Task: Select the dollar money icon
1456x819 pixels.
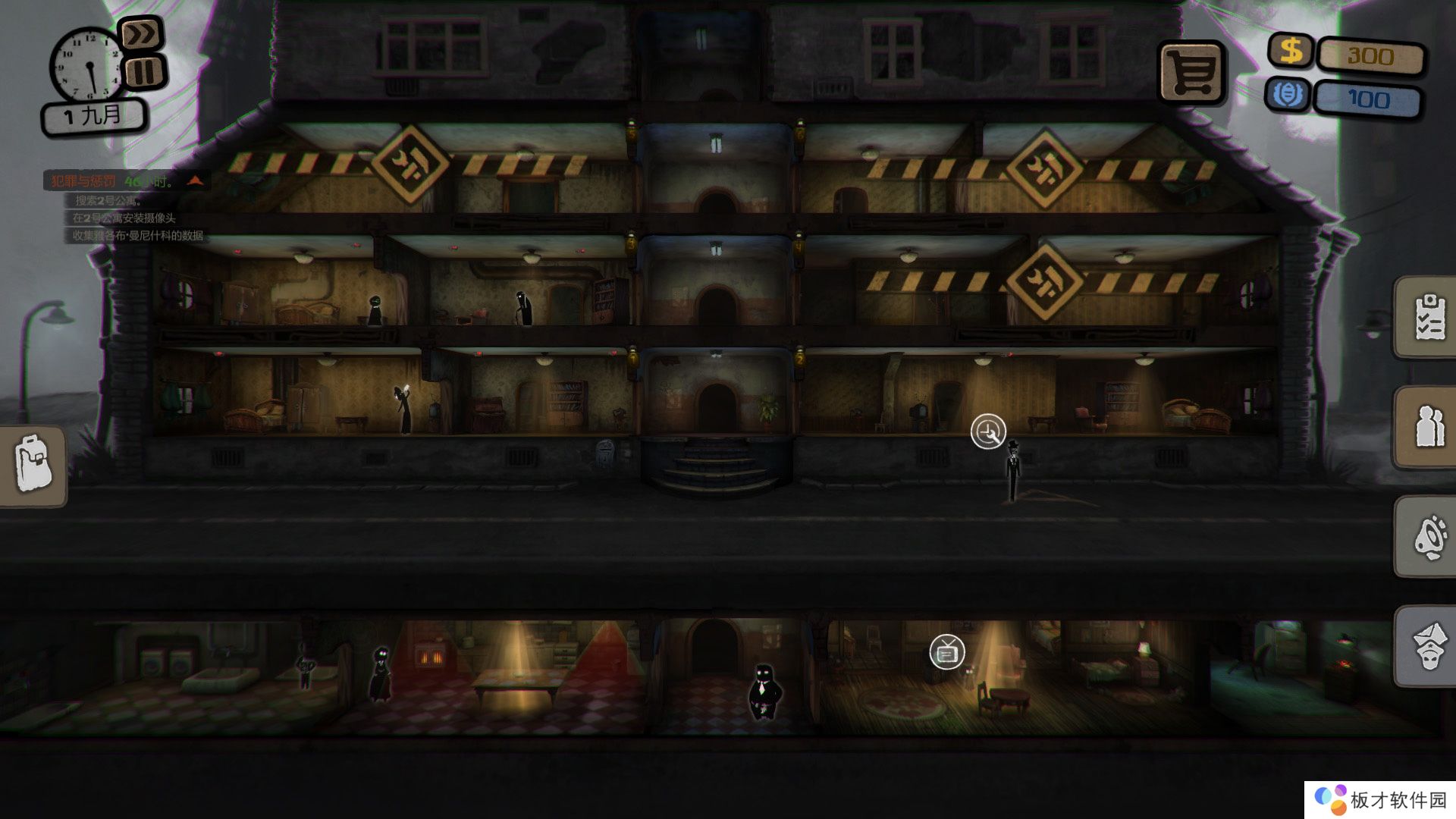Action: click(1291, 52)
